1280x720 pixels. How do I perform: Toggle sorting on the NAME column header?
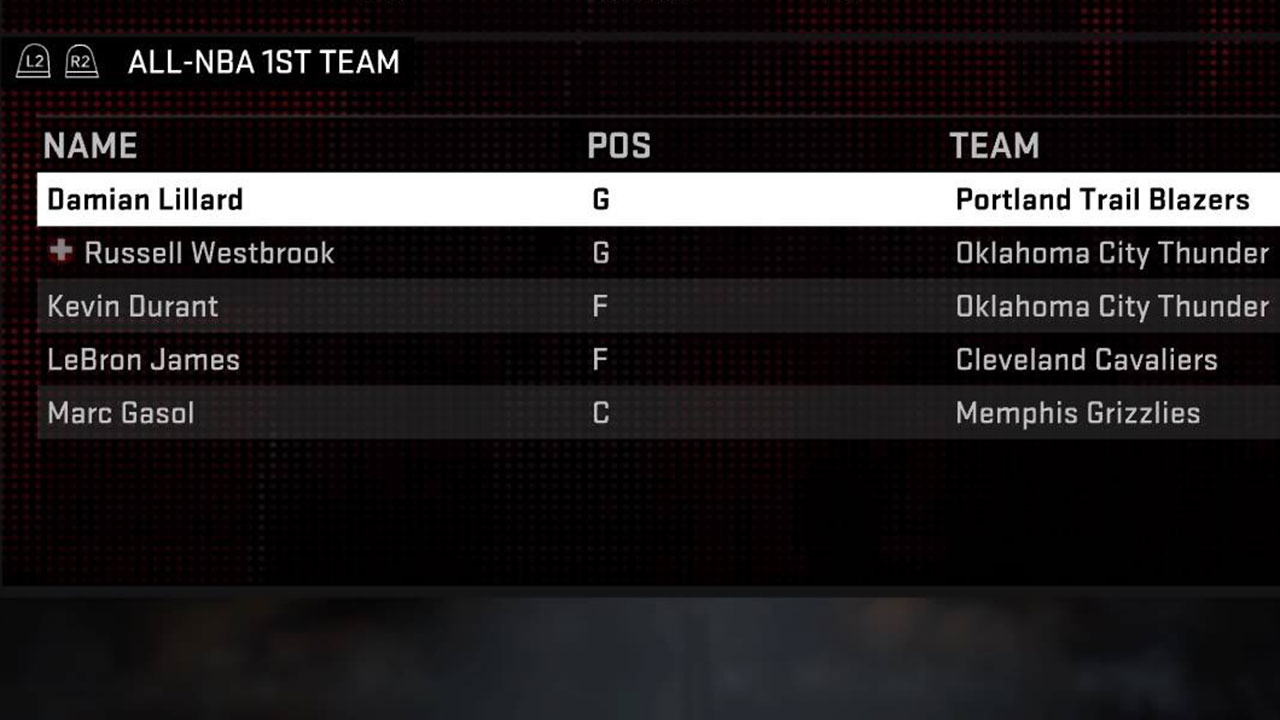click(x=90, y=146)
